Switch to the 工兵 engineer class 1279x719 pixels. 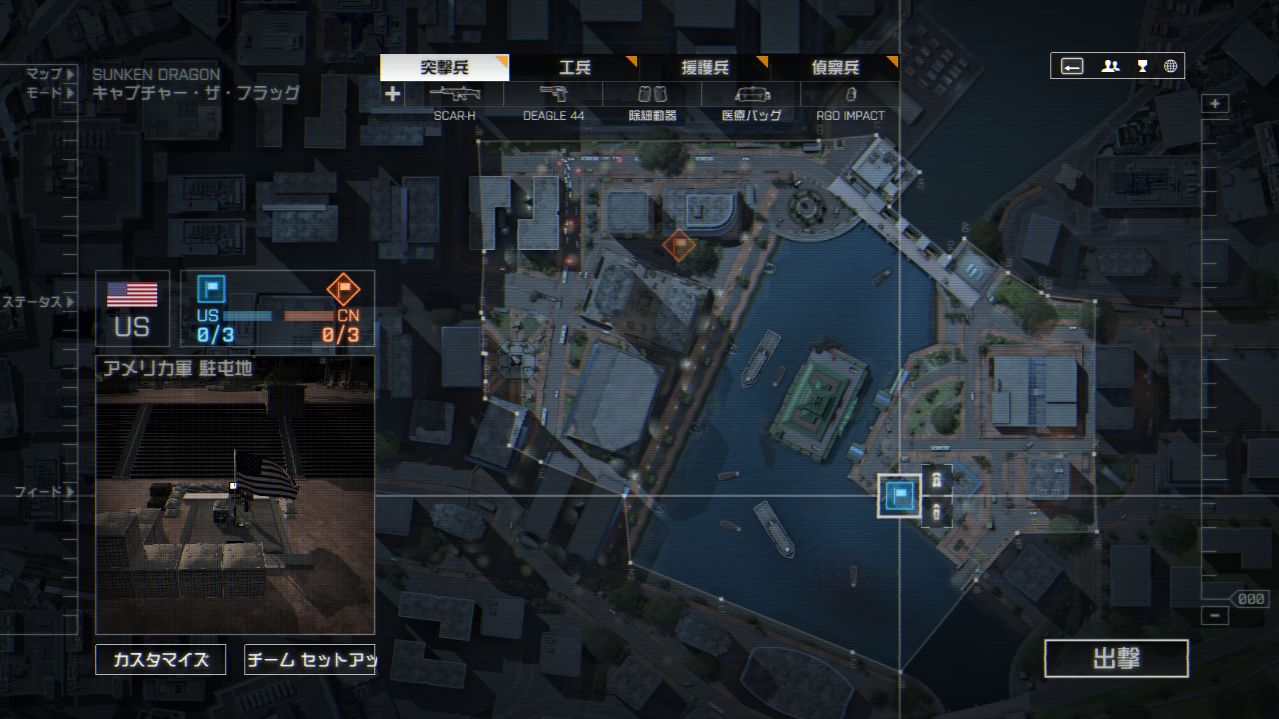tap(574, 68)
